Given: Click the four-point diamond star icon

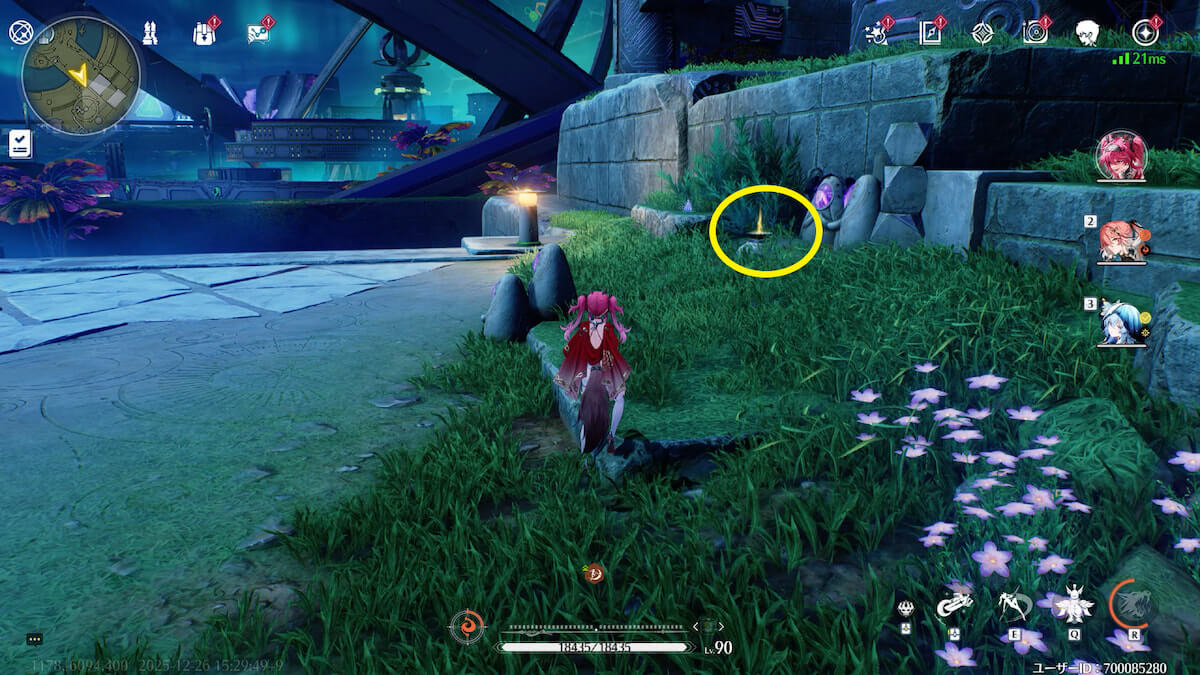Looking at the screenshot, I should click(x=983, y=33).
